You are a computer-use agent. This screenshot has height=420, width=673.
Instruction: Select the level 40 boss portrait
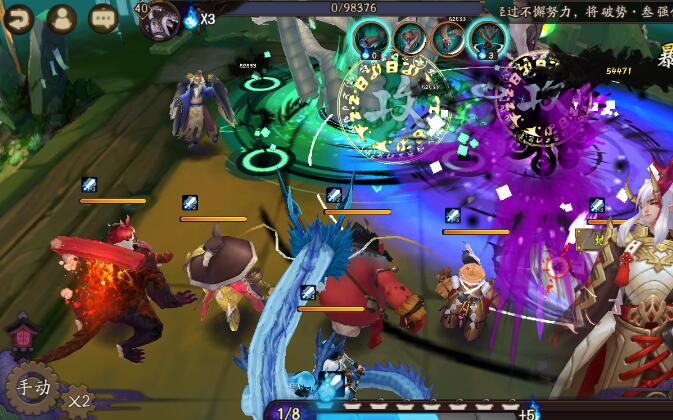(158, 20)
